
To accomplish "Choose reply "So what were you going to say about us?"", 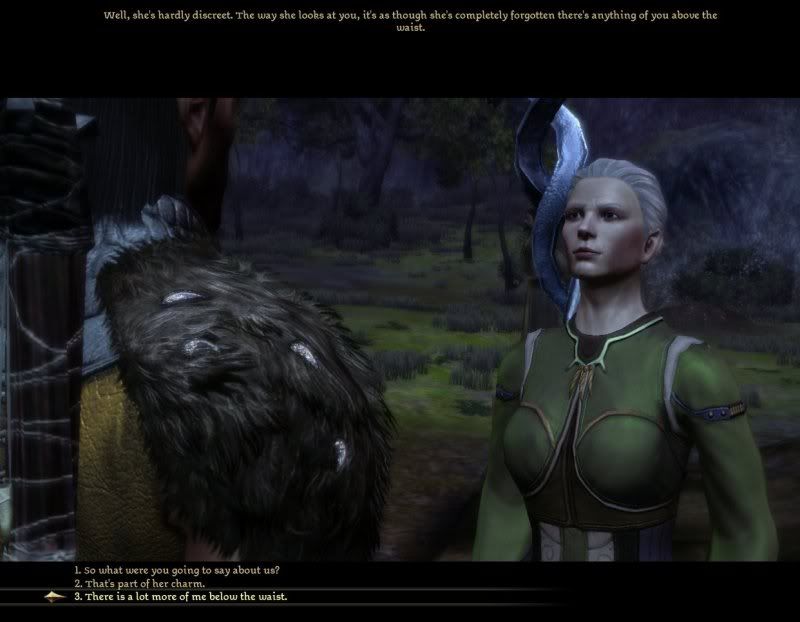I will (x=176, y=570).
